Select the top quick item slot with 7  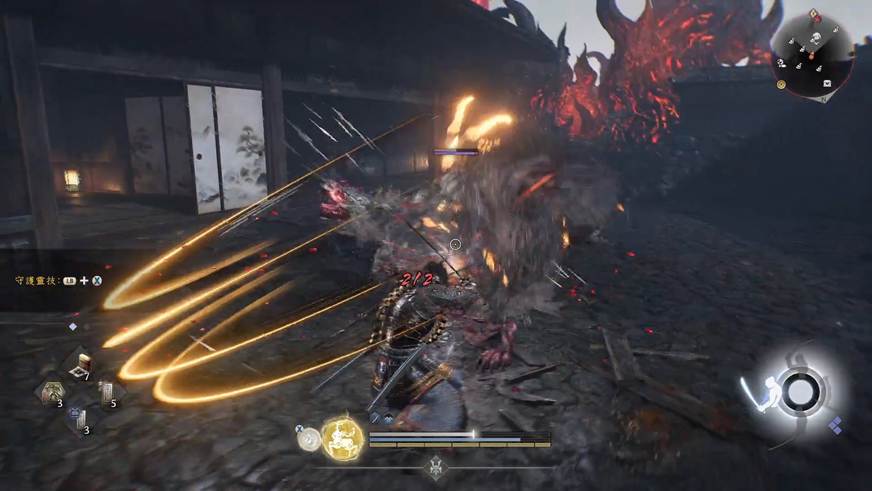point(80,366)
